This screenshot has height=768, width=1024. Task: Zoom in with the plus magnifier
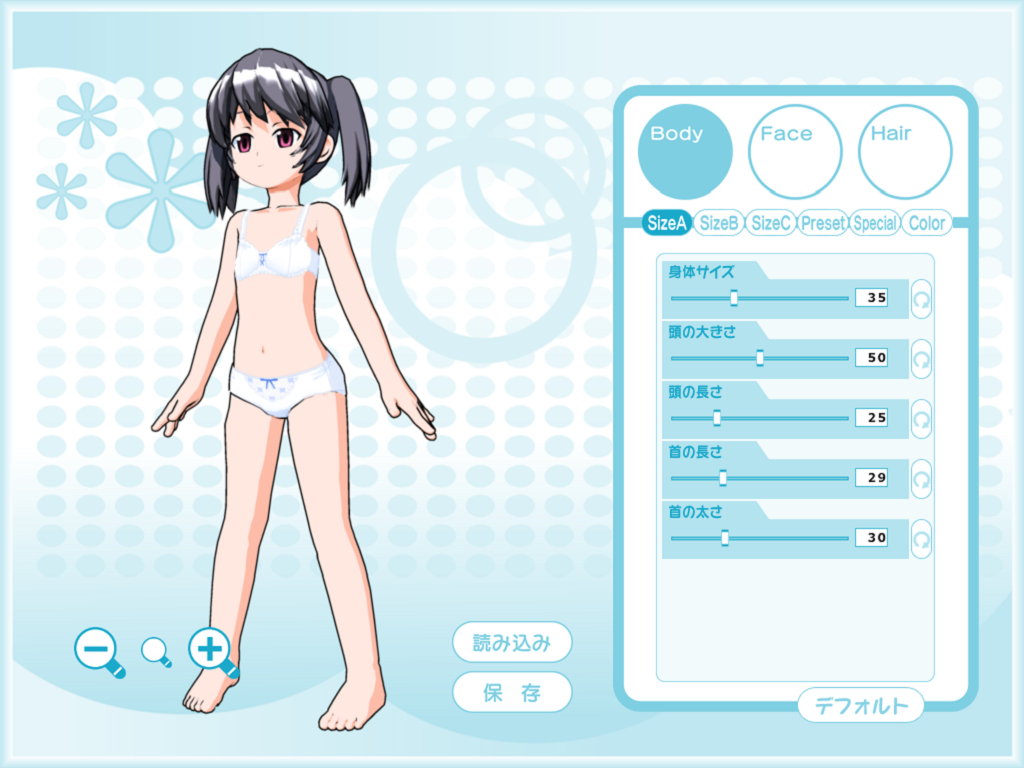pos(211,651)
